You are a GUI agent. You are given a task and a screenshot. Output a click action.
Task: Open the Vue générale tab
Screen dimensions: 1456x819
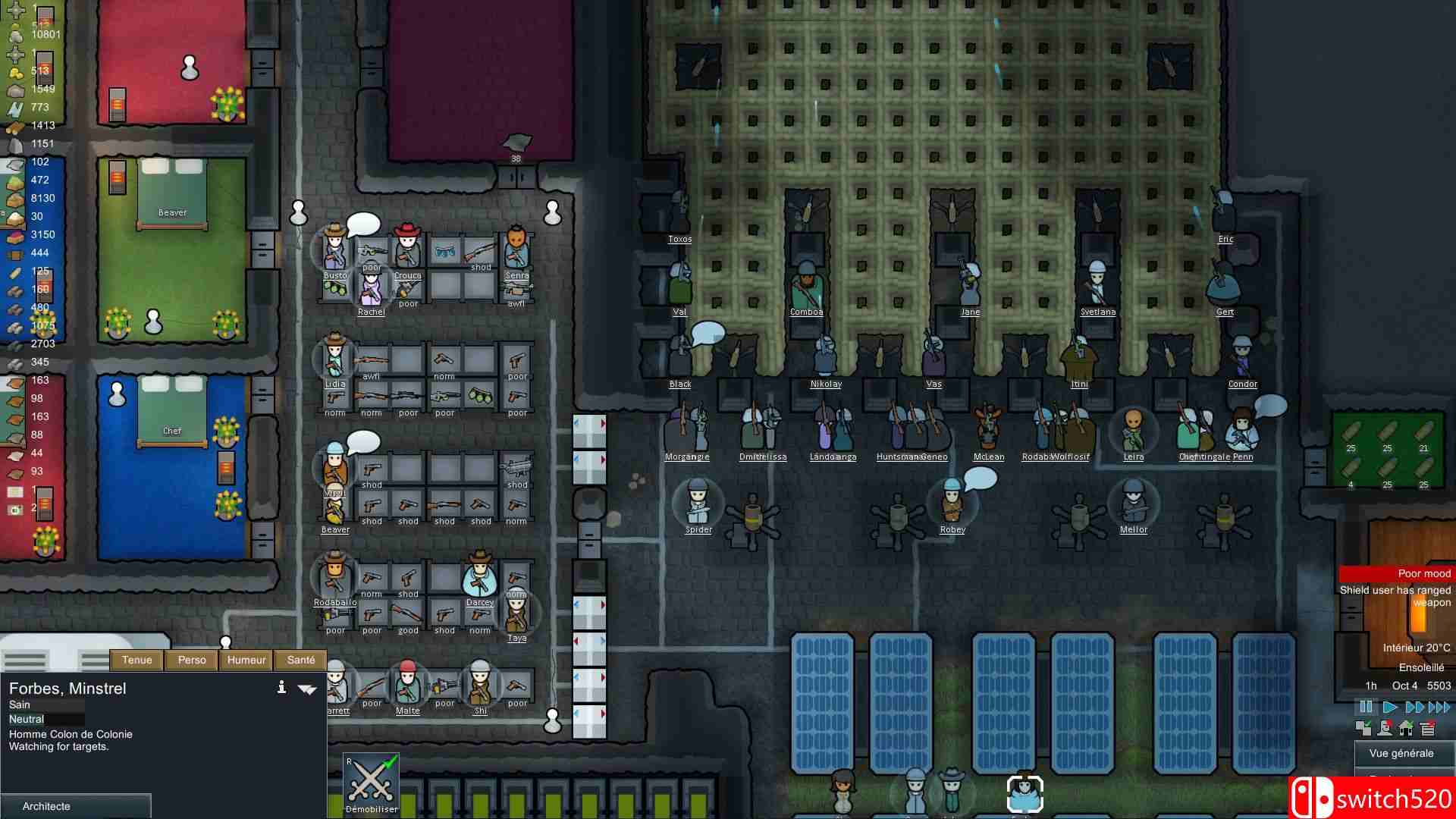point(1403,753)
